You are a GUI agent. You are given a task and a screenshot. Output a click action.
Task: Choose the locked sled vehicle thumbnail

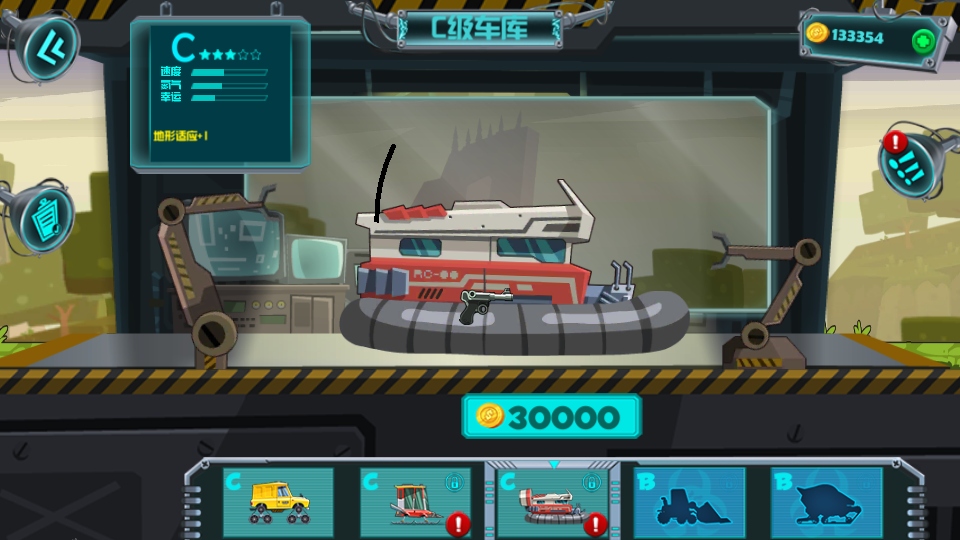click(x=415, y=502)
